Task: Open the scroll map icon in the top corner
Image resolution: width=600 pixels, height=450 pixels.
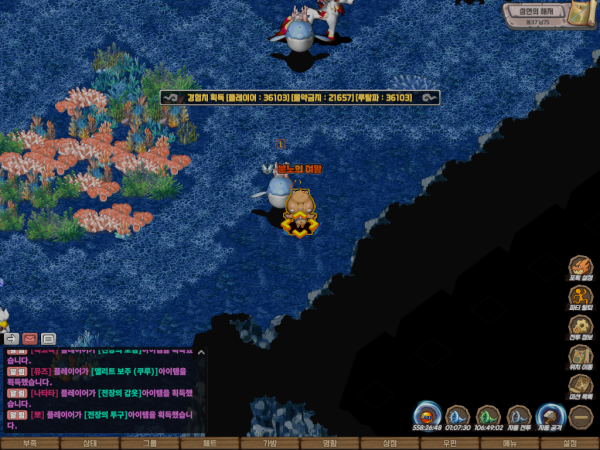Action: click(x=581, y=15)
